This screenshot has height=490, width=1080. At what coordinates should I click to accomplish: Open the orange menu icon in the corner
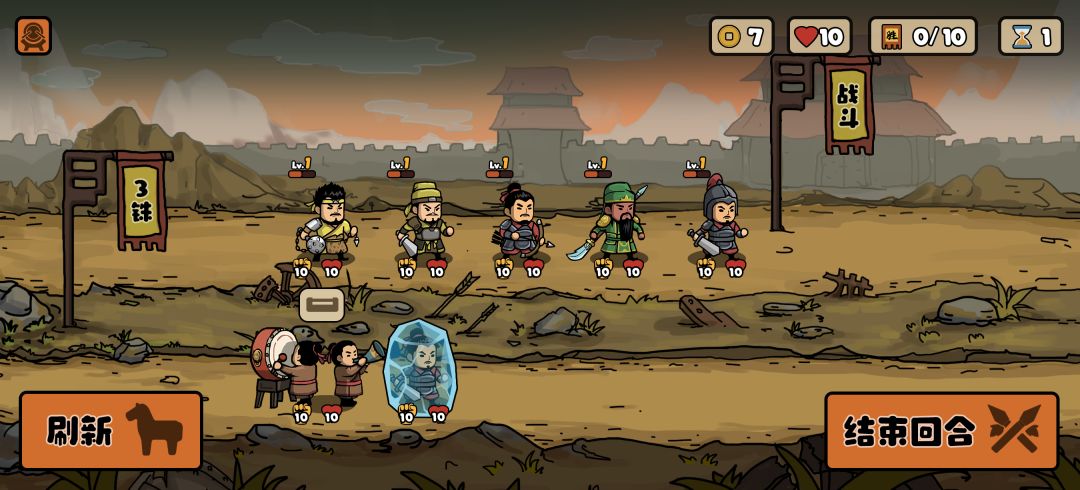click(x=33, y=35)
